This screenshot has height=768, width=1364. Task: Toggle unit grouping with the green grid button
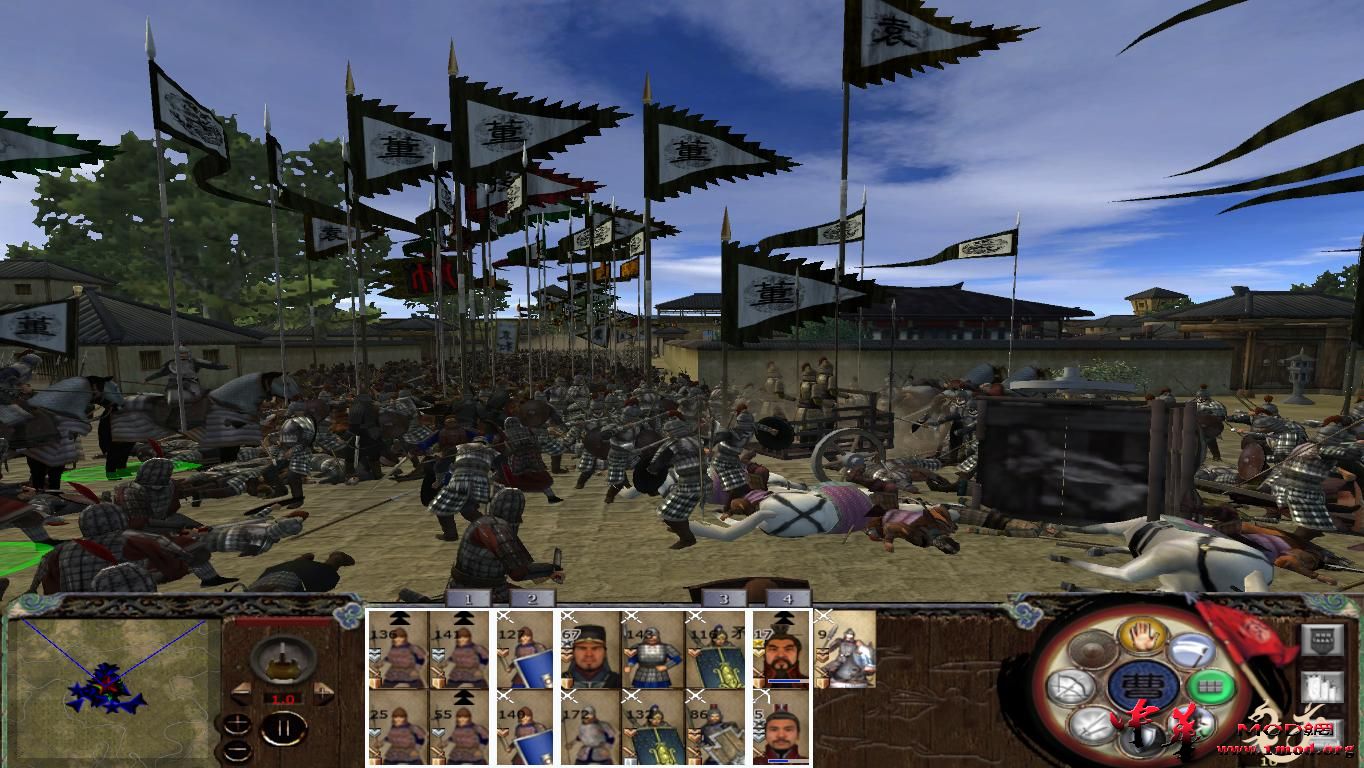tap(1210, 684)
